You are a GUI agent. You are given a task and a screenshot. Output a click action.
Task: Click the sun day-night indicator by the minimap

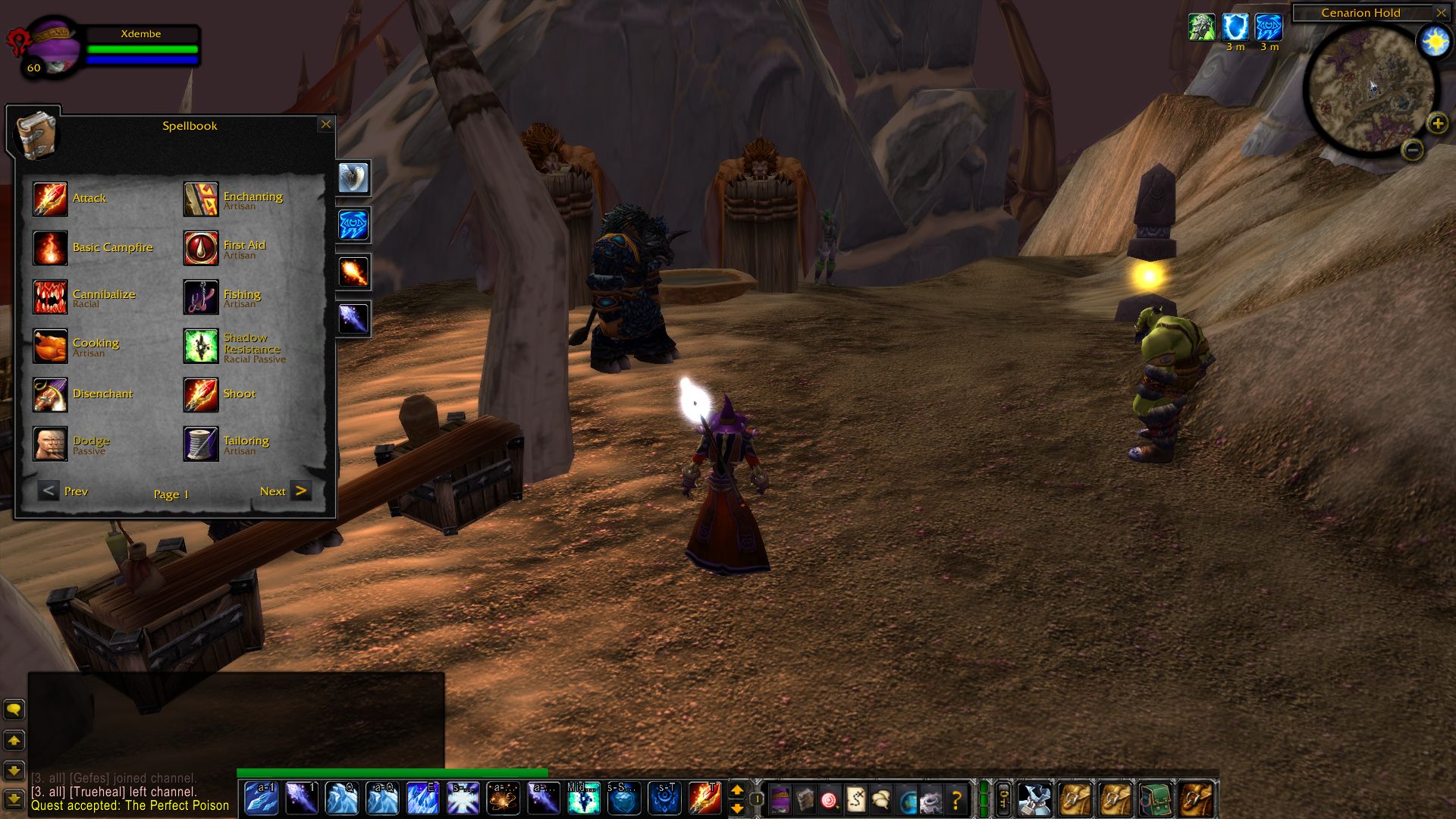point(1435,42)
